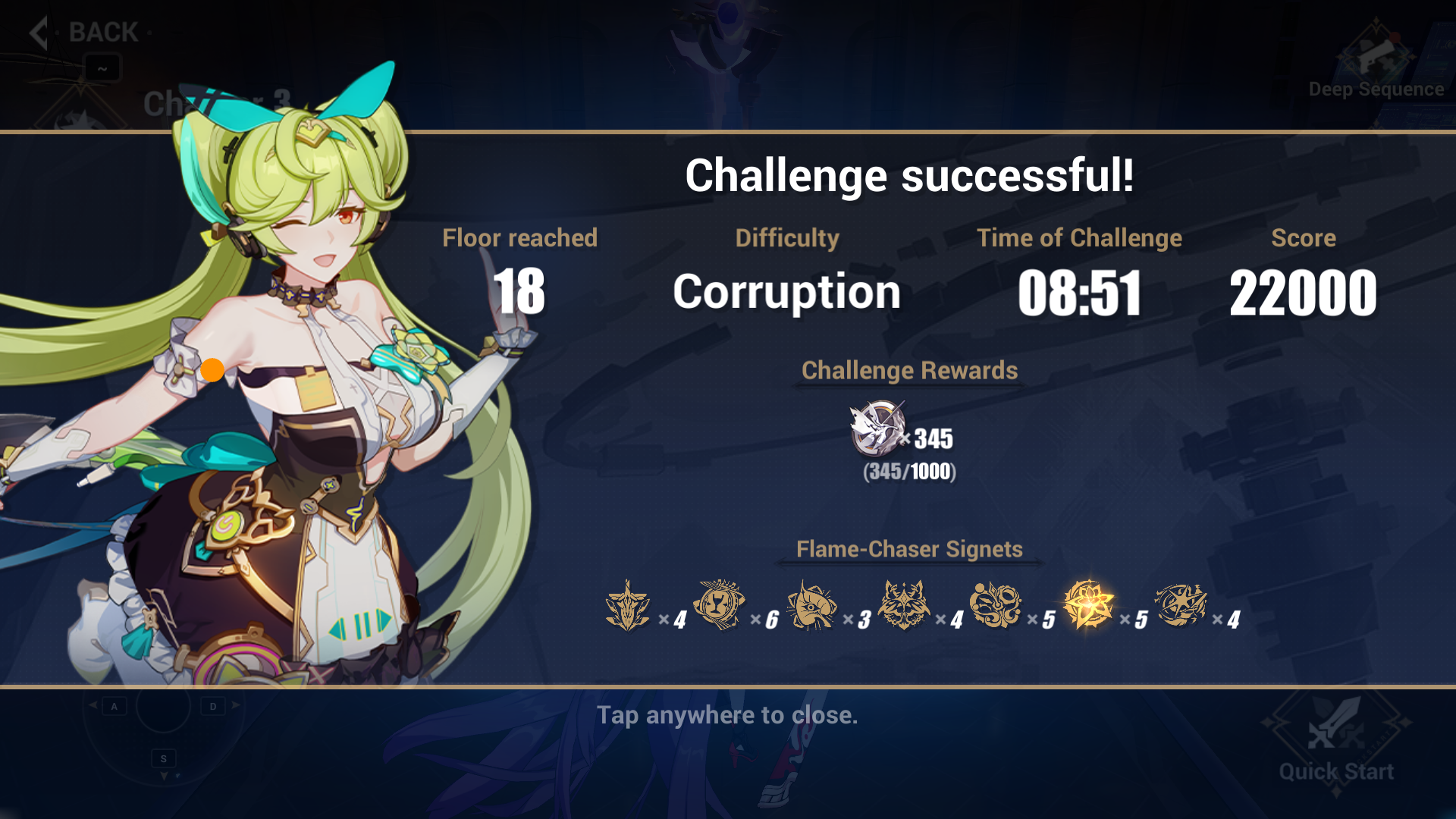Select the Challenge Rewards header
The height and width of the screenshot is (819, 1456).
point(909,371)
